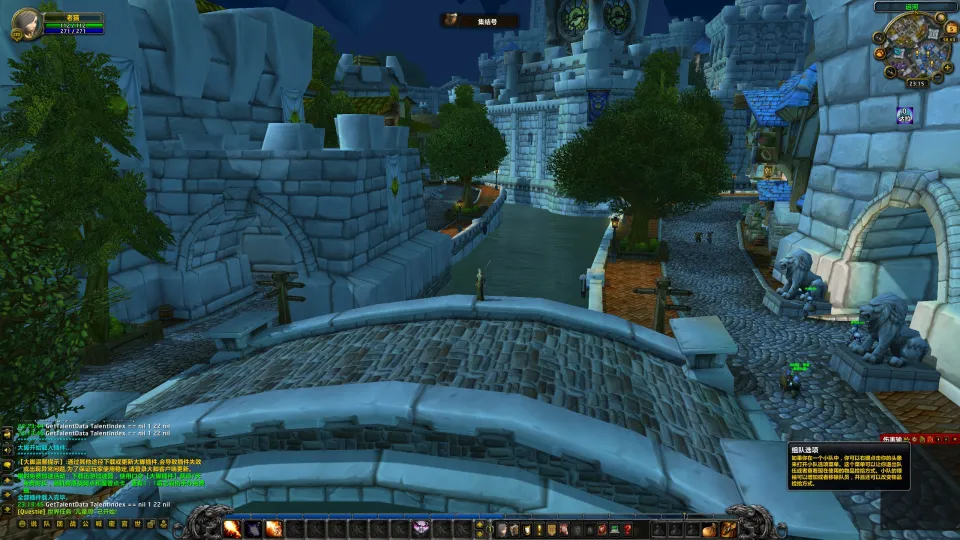This screenshot has width=960, height=540.
Task: Click the blue addon buff icon below the minimap
Action: (x=904, y=116)
